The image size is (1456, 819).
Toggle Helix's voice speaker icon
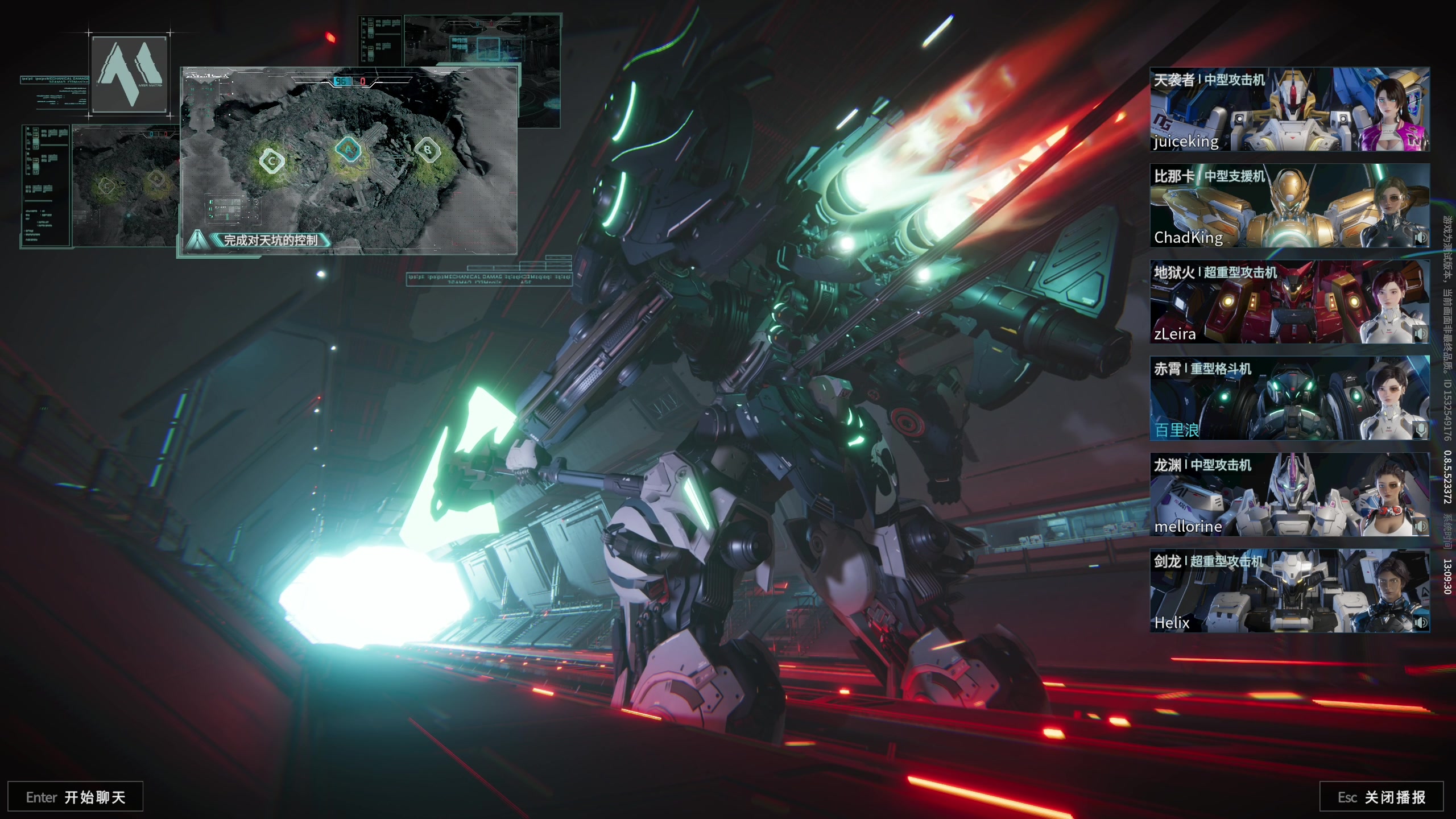(1420, 623)
